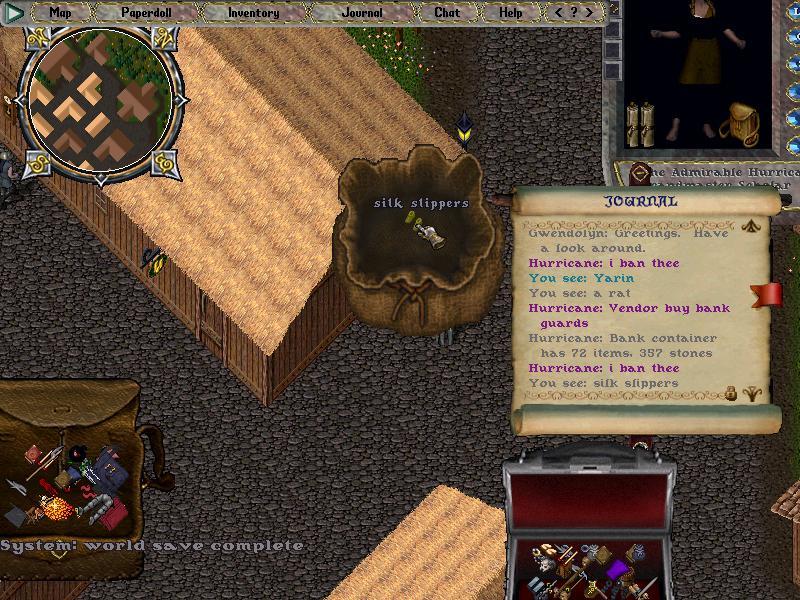Collapse the menu bar with the arrow button
This screenshot has width=800, height=600.
click(x=15, y=13)
